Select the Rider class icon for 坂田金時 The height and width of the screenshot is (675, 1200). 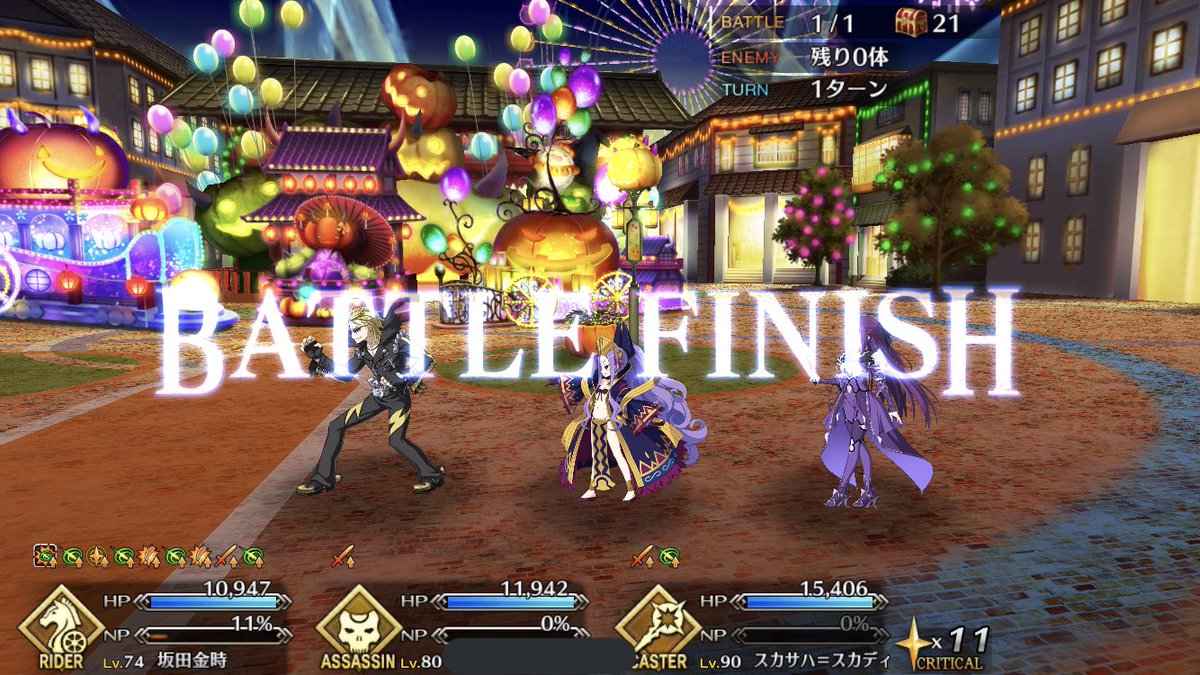(x=61, y=620)
